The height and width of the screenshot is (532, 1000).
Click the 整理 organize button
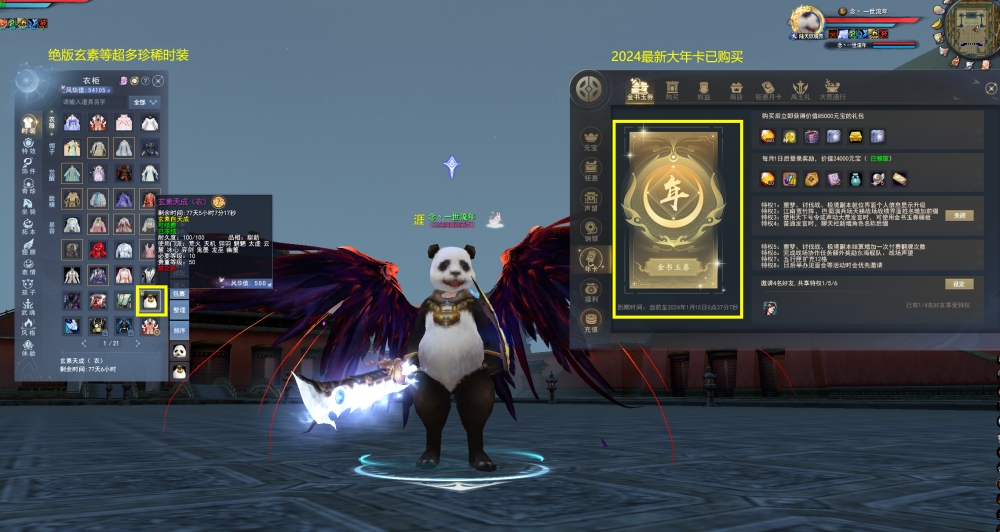point(178,311)
